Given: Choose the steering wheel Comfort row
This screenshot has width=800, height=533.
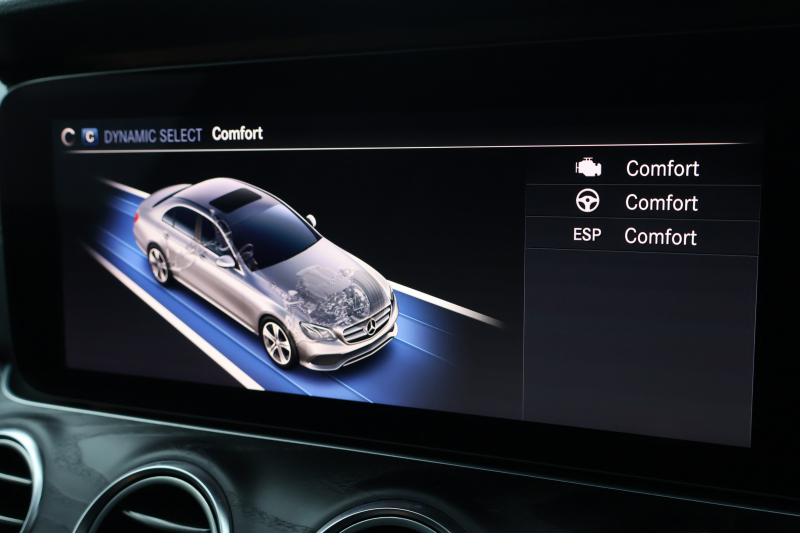Looking at the screenshot, I should click(x=642, y=202).
